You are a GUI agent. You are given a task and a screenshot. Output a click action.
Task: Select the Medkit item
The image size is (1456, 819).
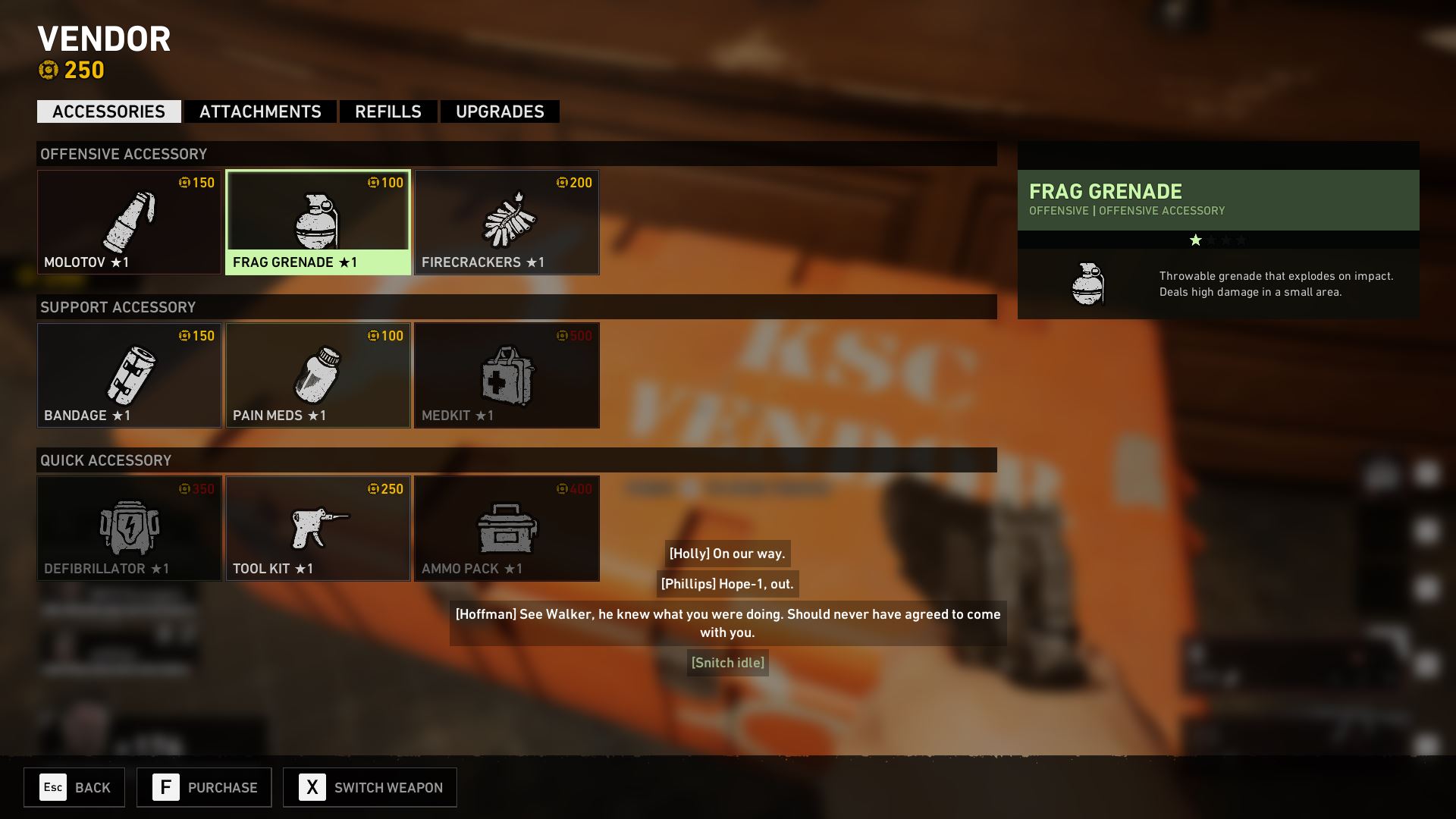pyautogui.click(x=507, y=375)
